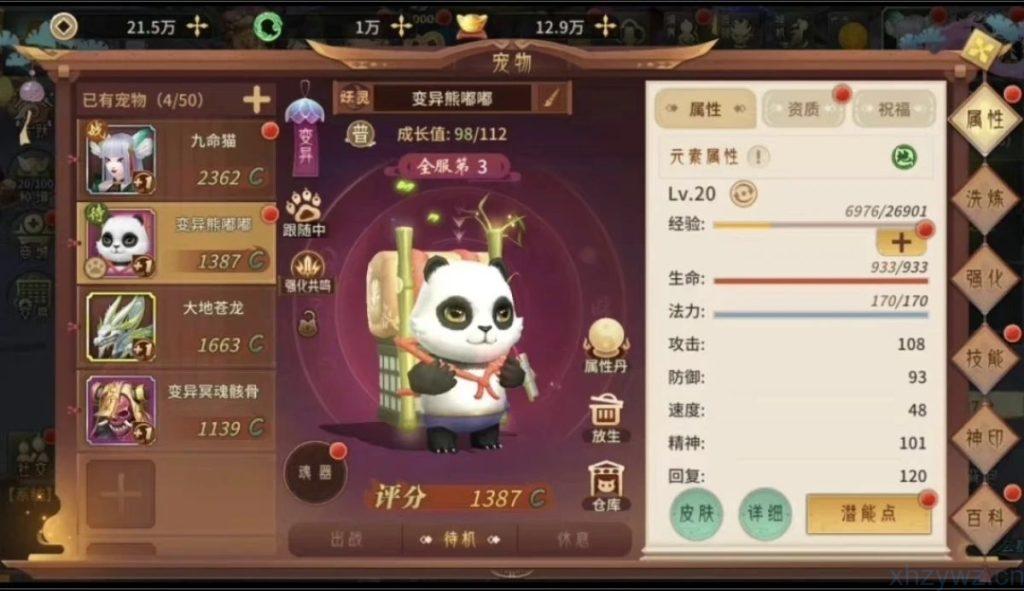Screen dimensions: 1024x591
Task: Set pet to 出战
Action: (345, 539)
